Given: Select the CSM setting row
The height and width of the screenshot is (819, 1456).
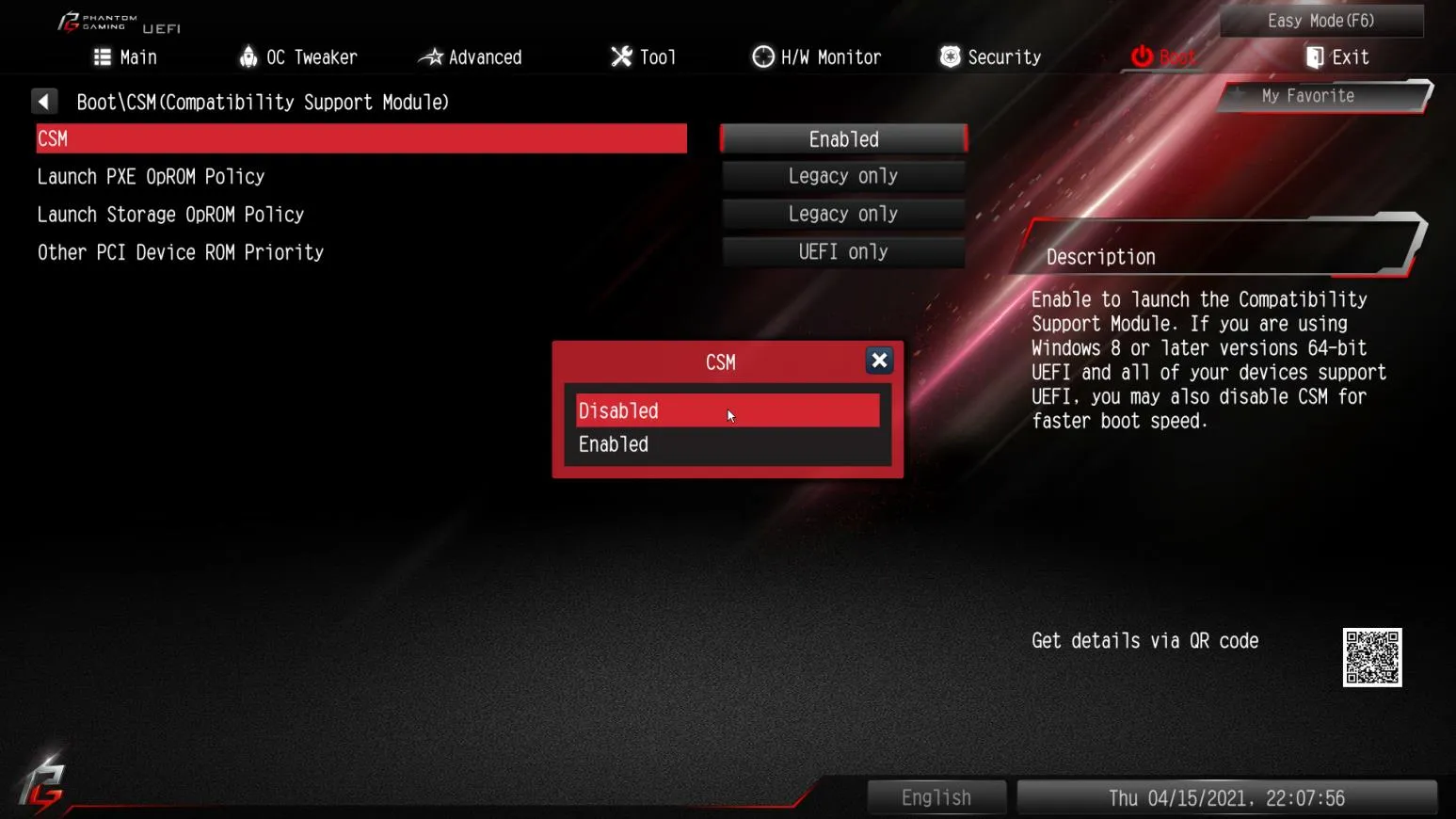Looking at the screenshot, I should pos(361,139).
